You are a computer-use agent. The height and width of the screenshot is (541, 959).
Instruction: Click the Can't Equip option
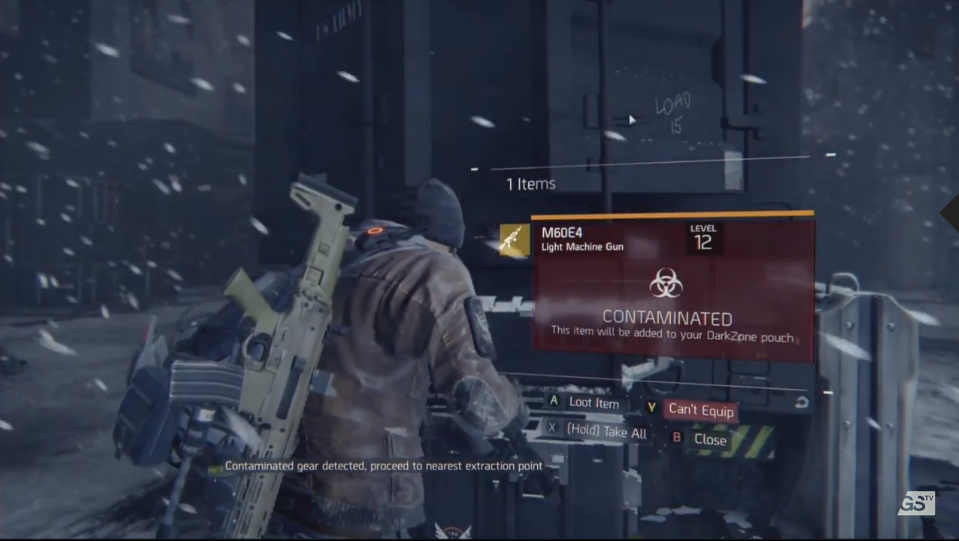point(700,410)
